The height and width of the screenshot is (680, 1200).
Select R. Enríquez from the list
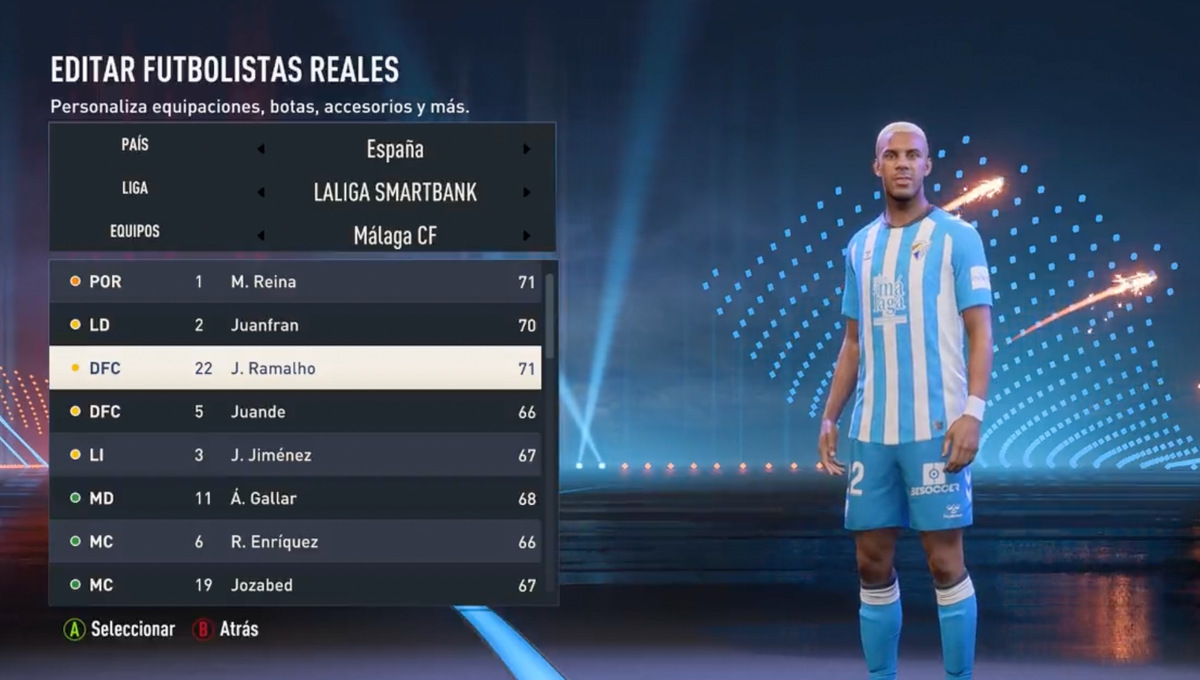[295, 542]
